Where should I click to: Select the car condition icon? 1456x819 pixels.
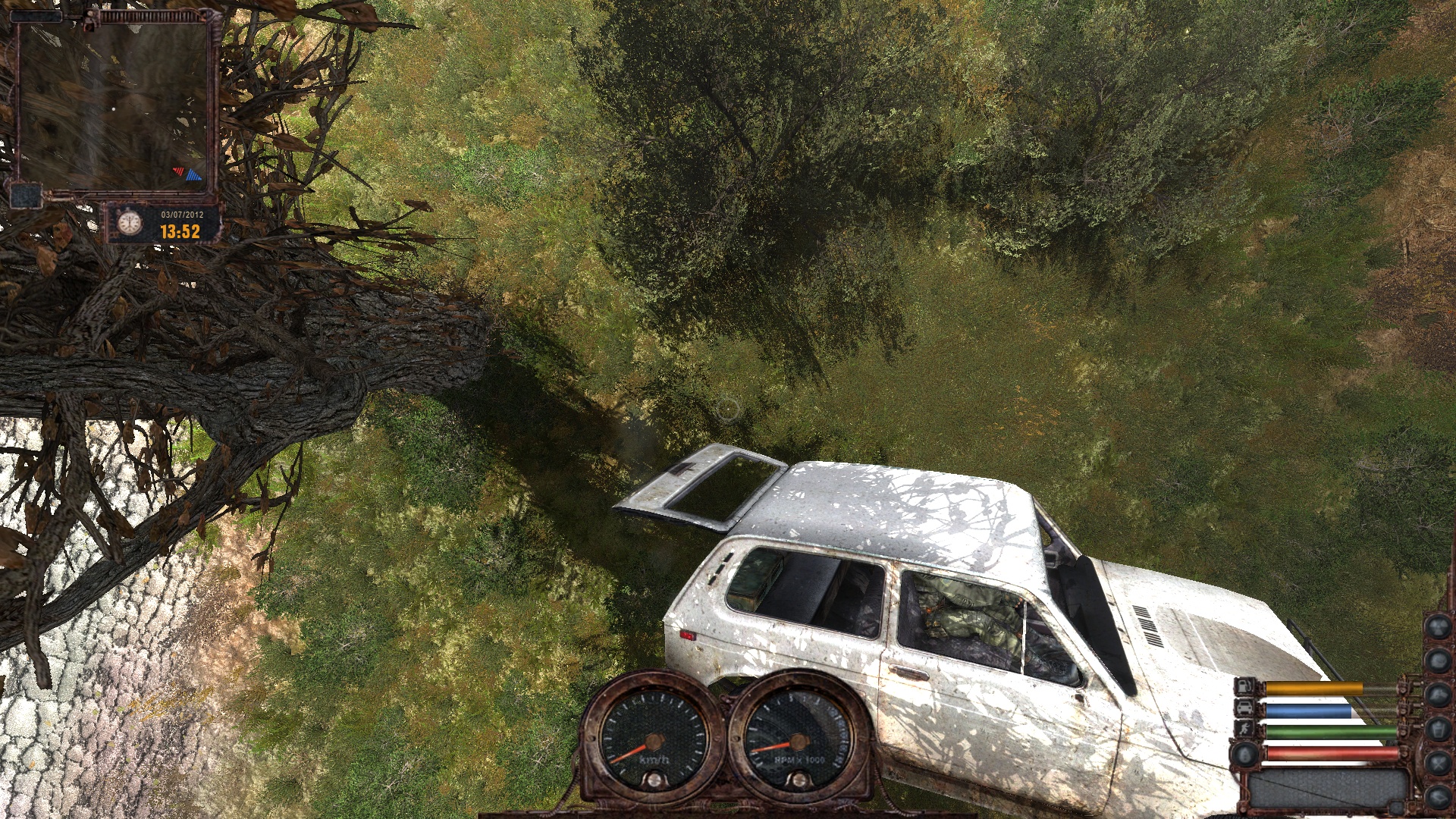[1246, 709]
